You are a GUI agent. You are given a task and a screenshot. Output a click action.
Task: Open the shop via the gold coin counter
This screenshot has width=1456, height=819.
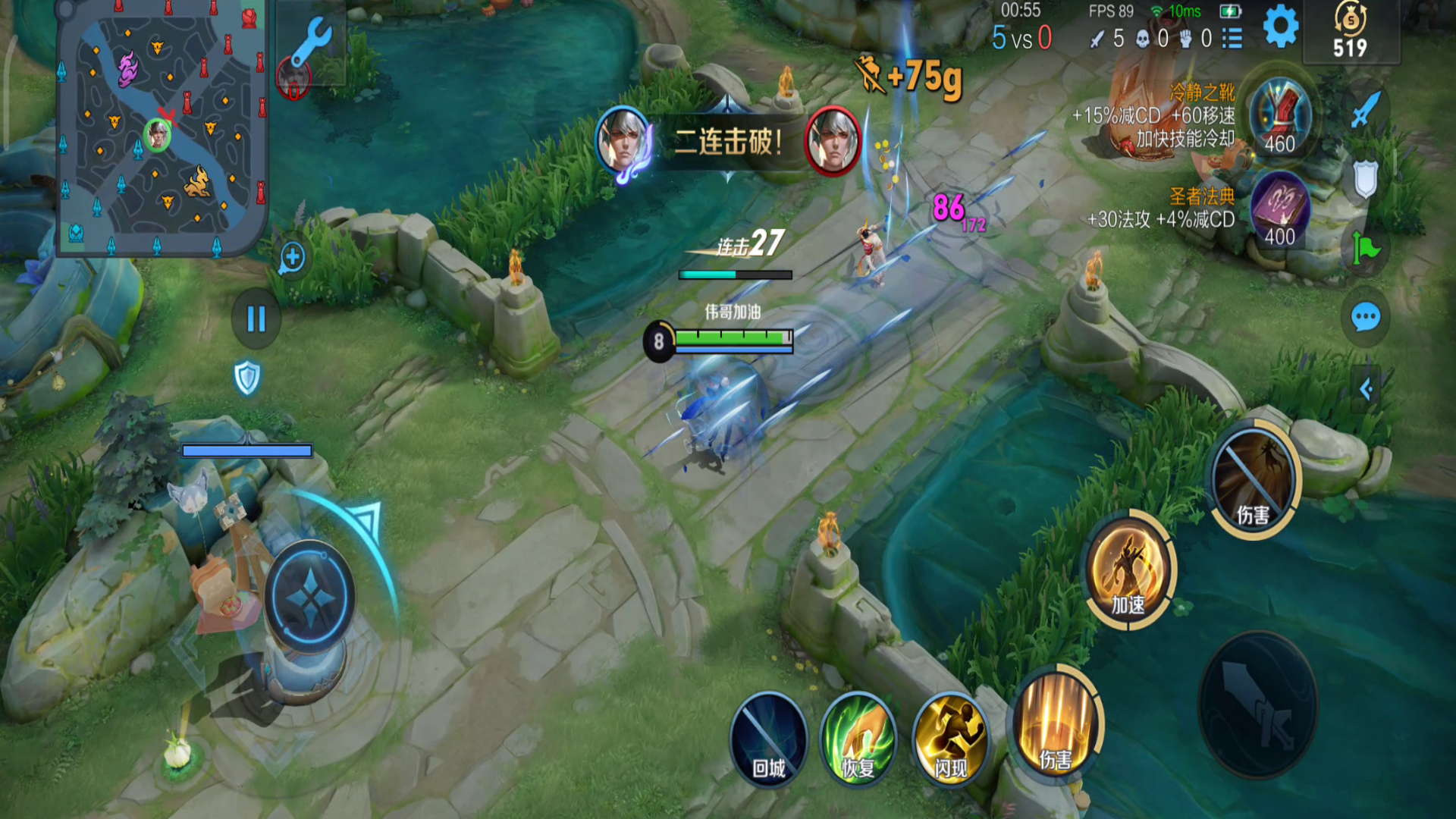1350,32
